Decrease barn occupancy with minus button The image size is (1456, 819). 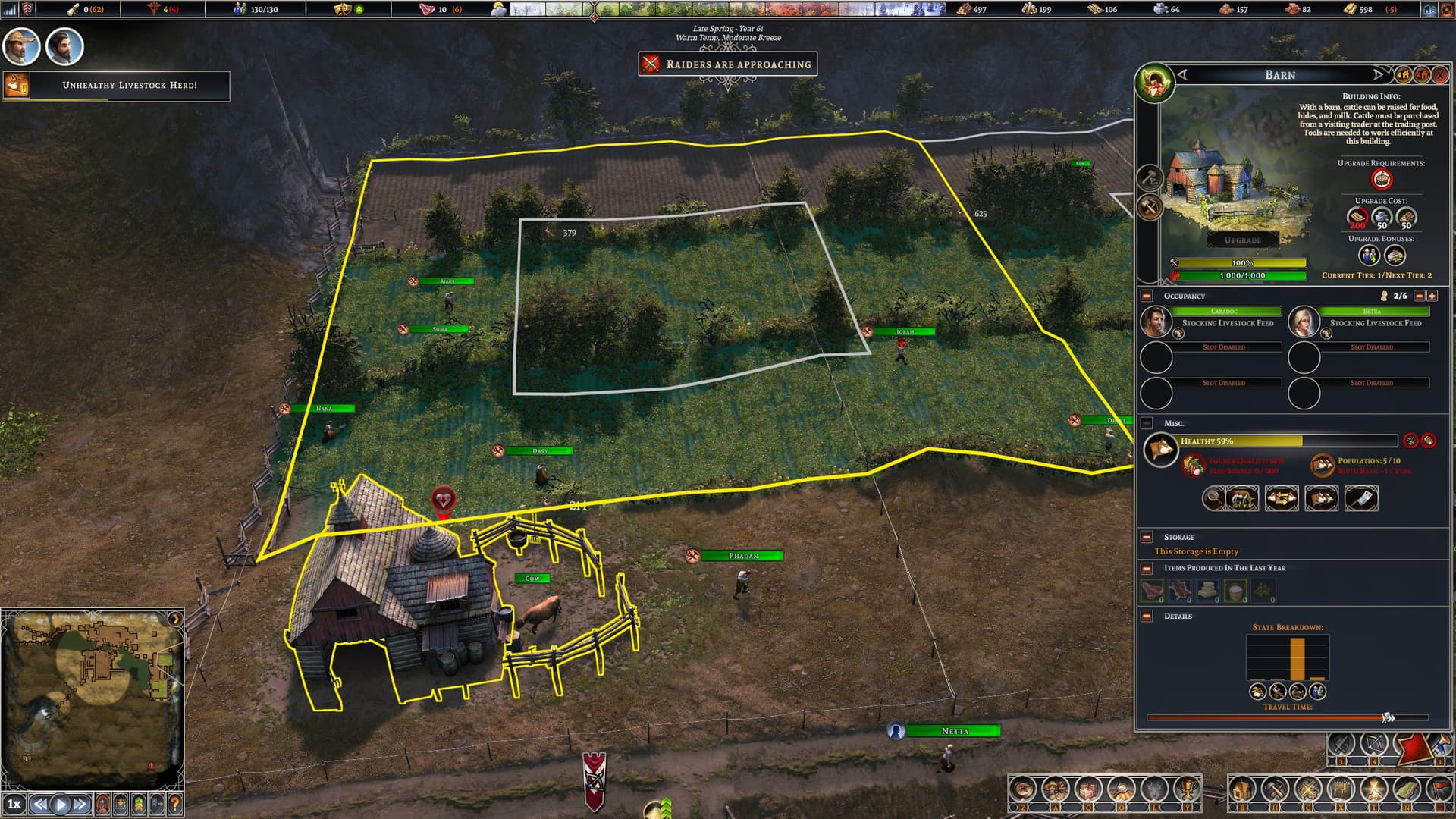[1420, 296]
